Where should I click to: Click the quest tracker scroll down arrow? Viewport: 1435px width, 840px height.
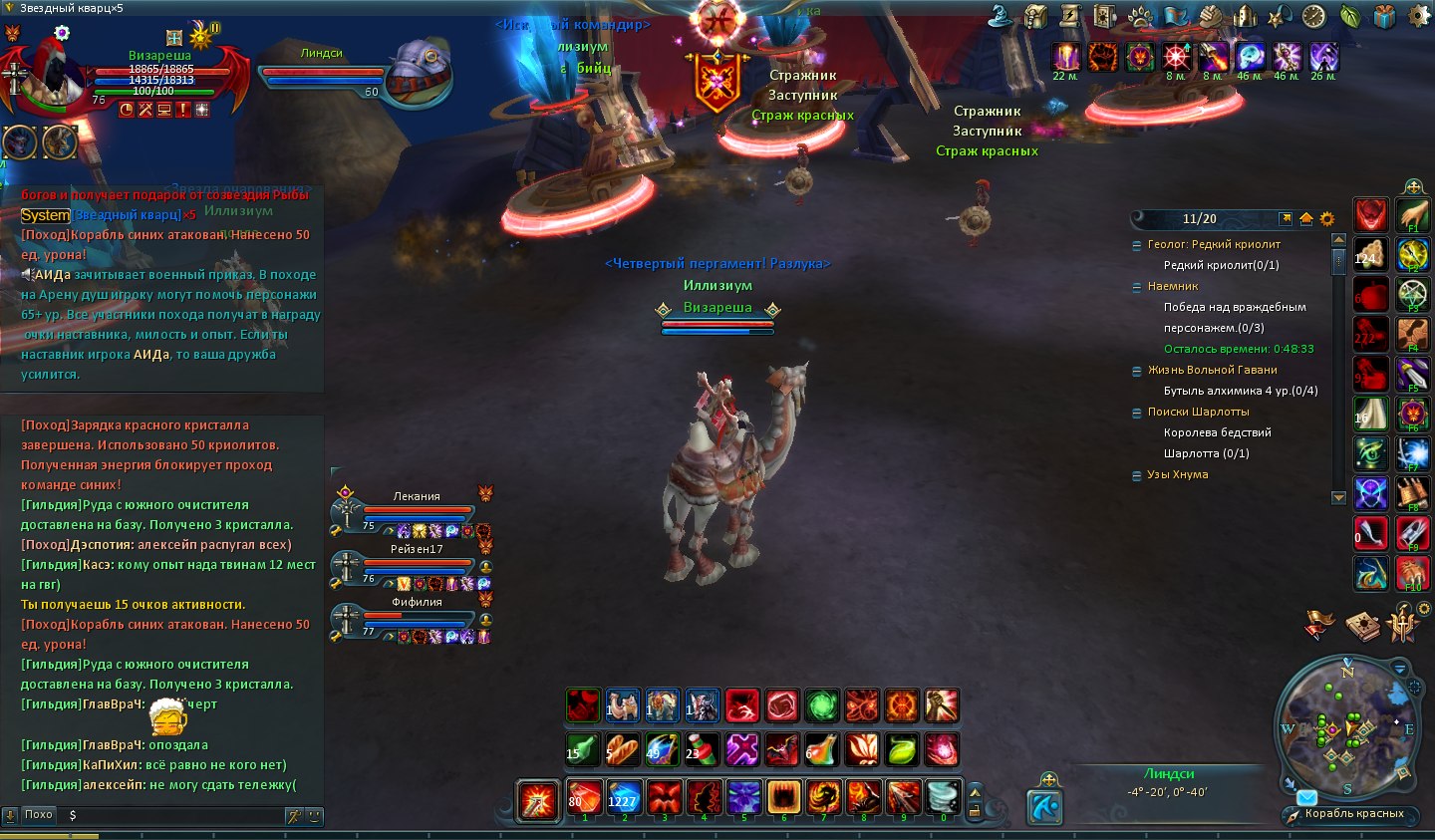click(1338, 497)
